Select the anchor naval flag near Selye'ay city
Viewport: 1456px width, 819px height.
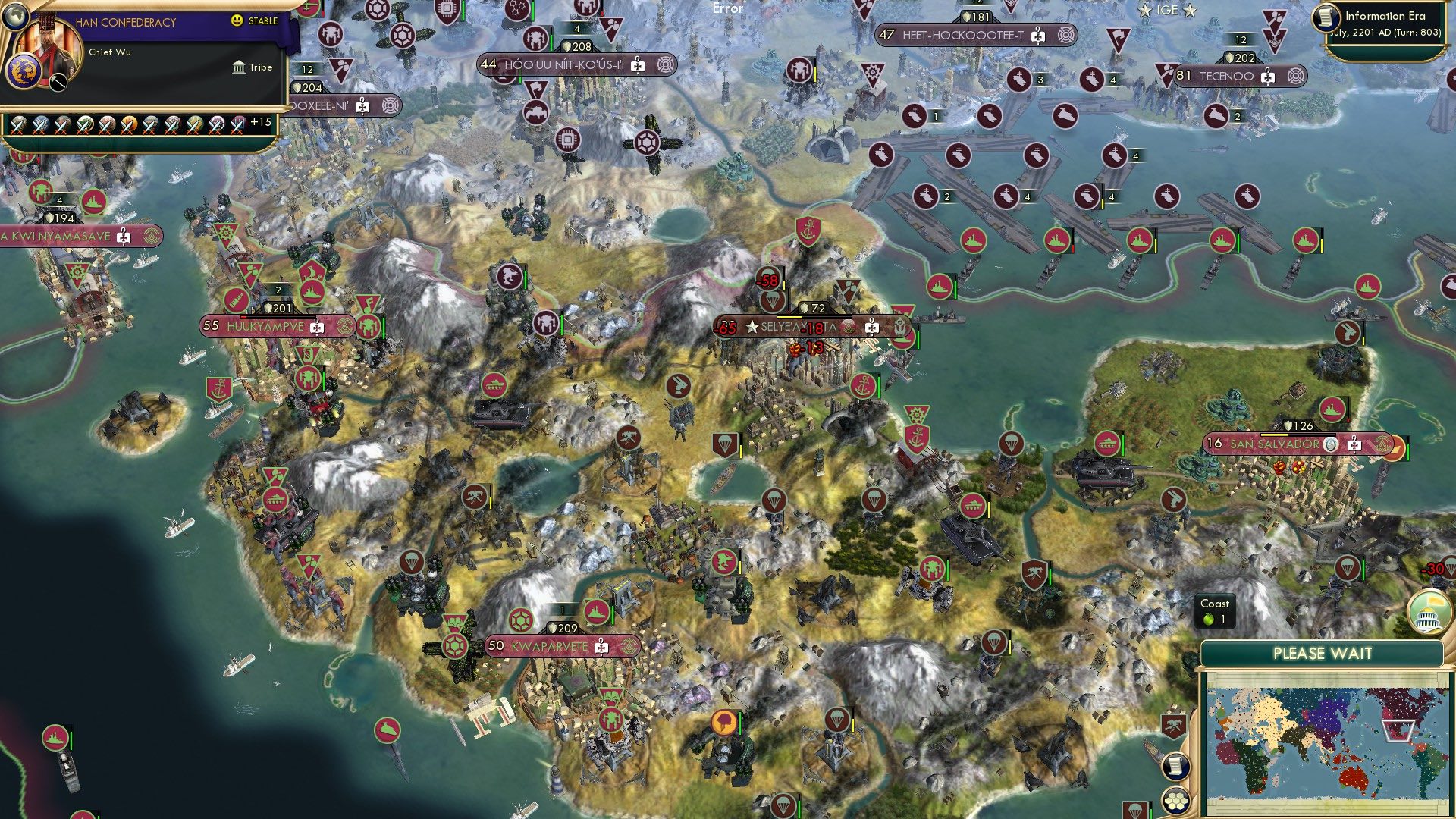point(863,388)
